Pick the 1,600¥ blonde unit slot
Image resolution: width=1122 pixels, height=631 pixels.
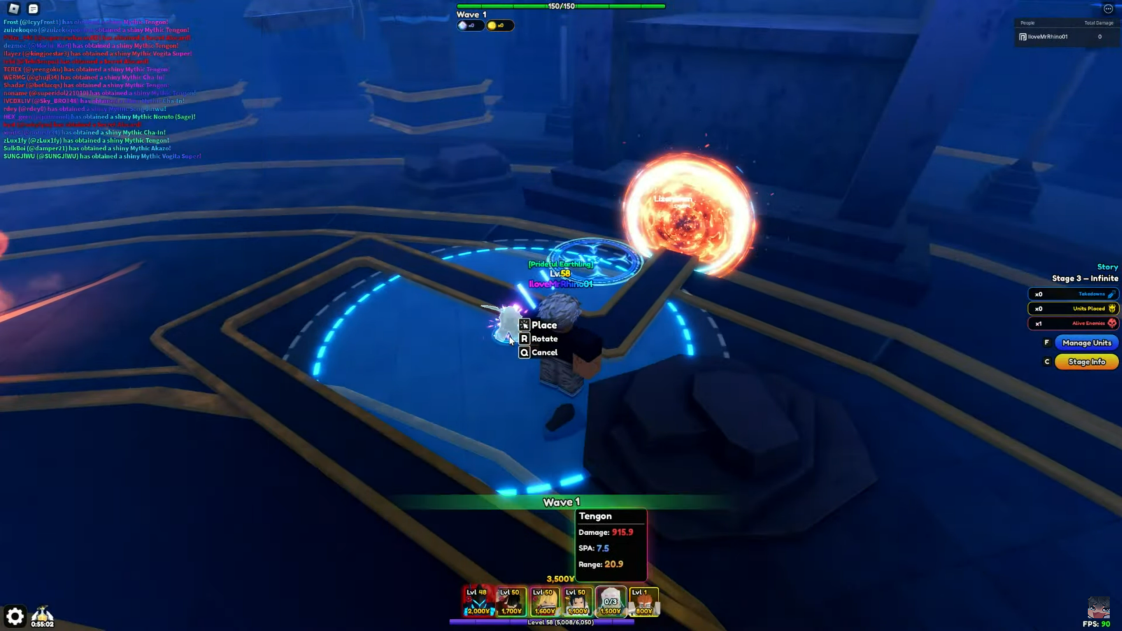point(544,601)
